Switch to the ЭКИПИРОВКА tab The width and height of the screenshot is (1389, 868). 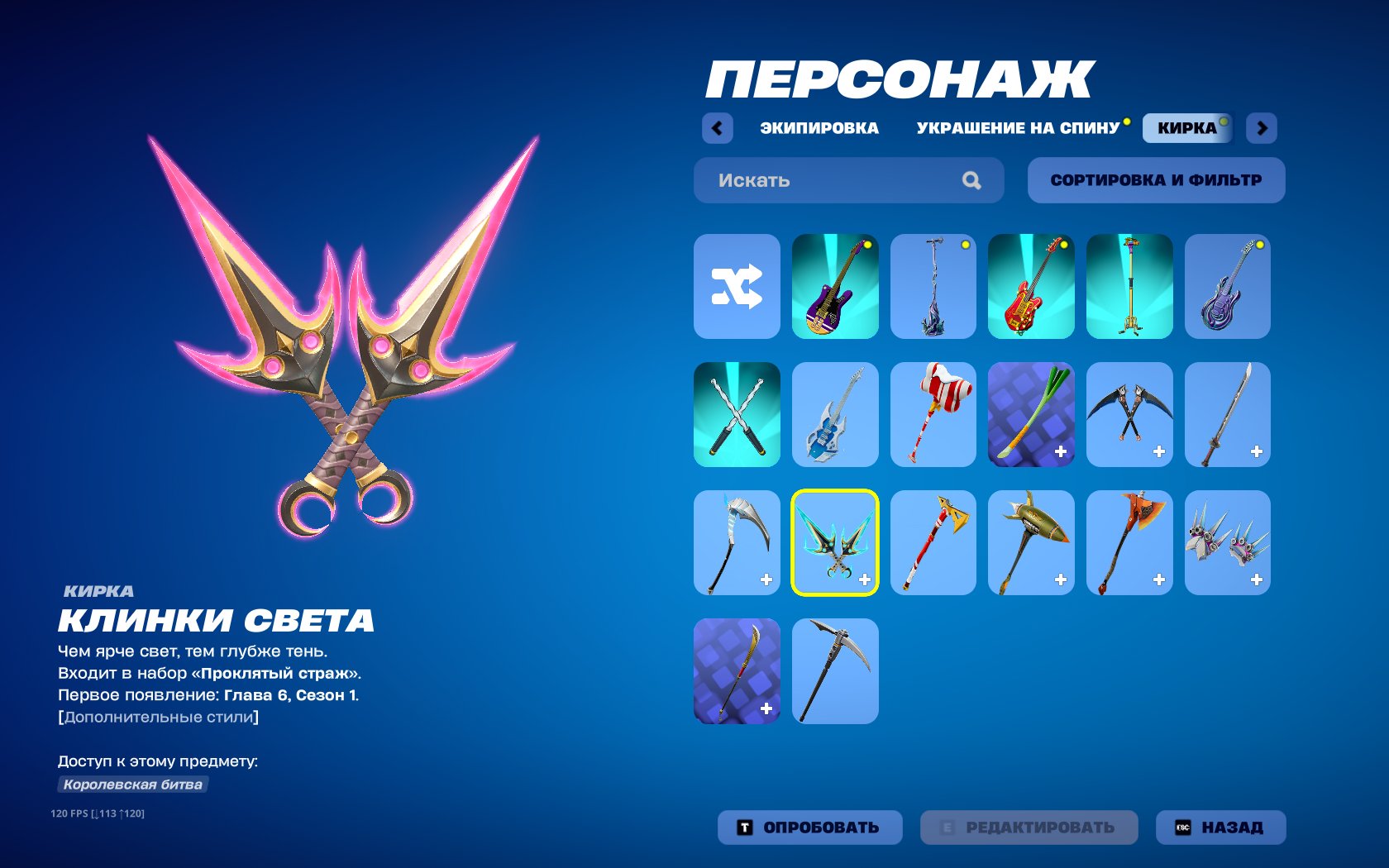click(819, 126)
